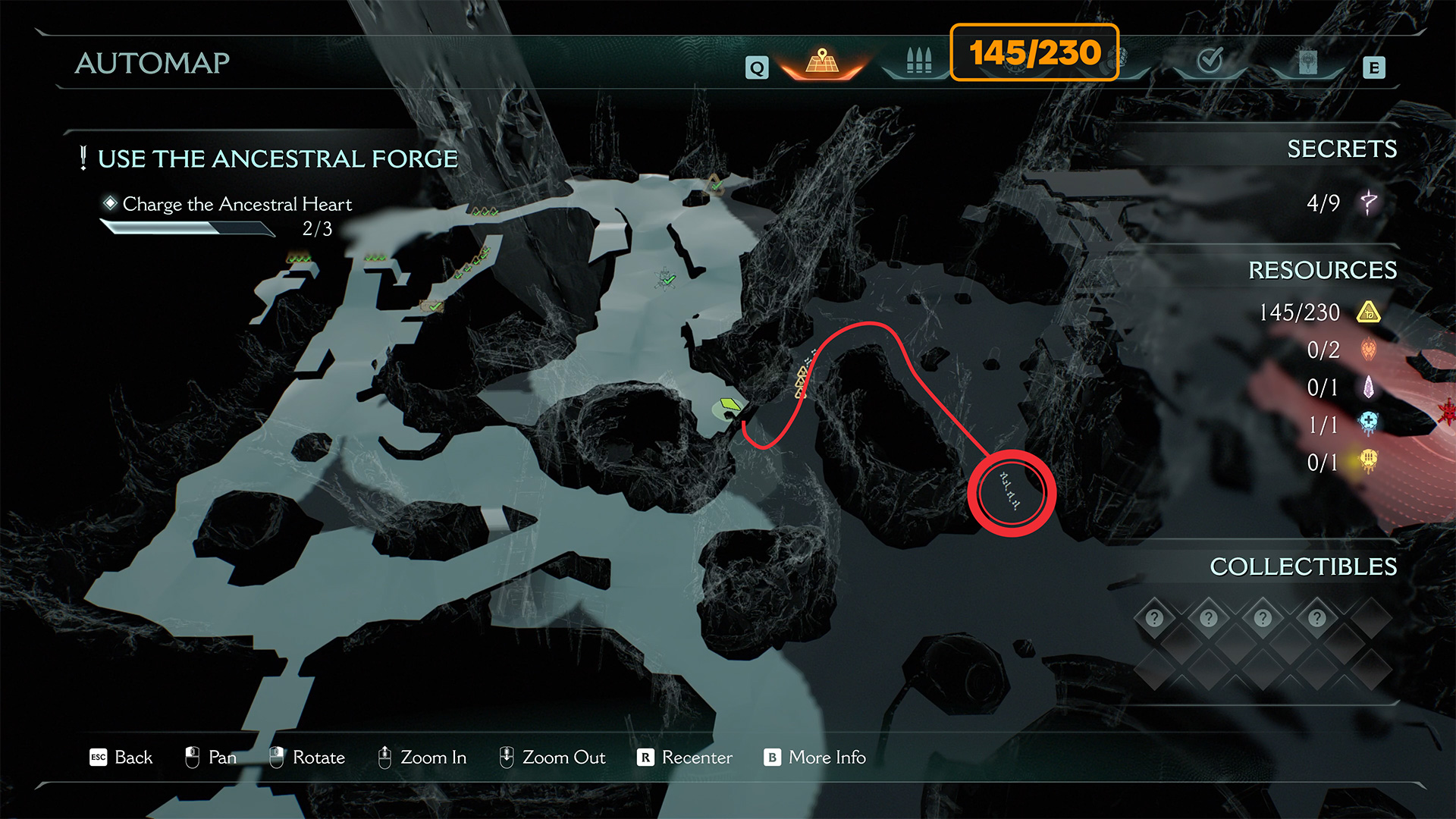Click the Back button

[x=121, y=757]
